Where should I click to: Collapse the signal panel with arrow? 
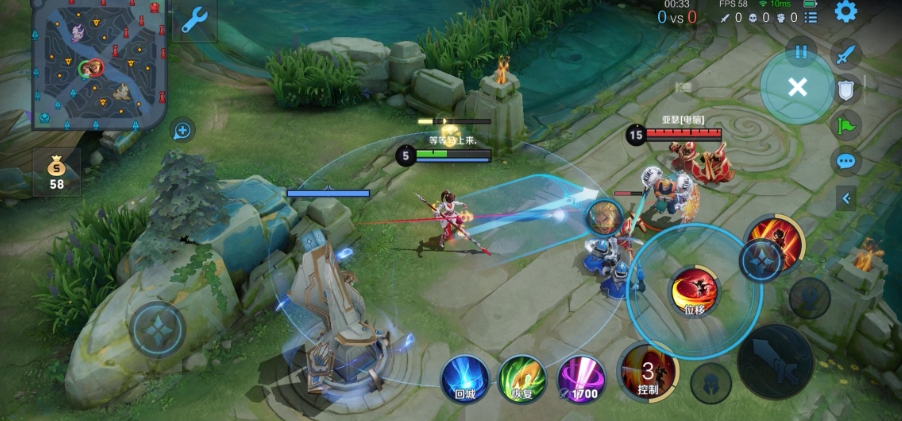point(846,199)
